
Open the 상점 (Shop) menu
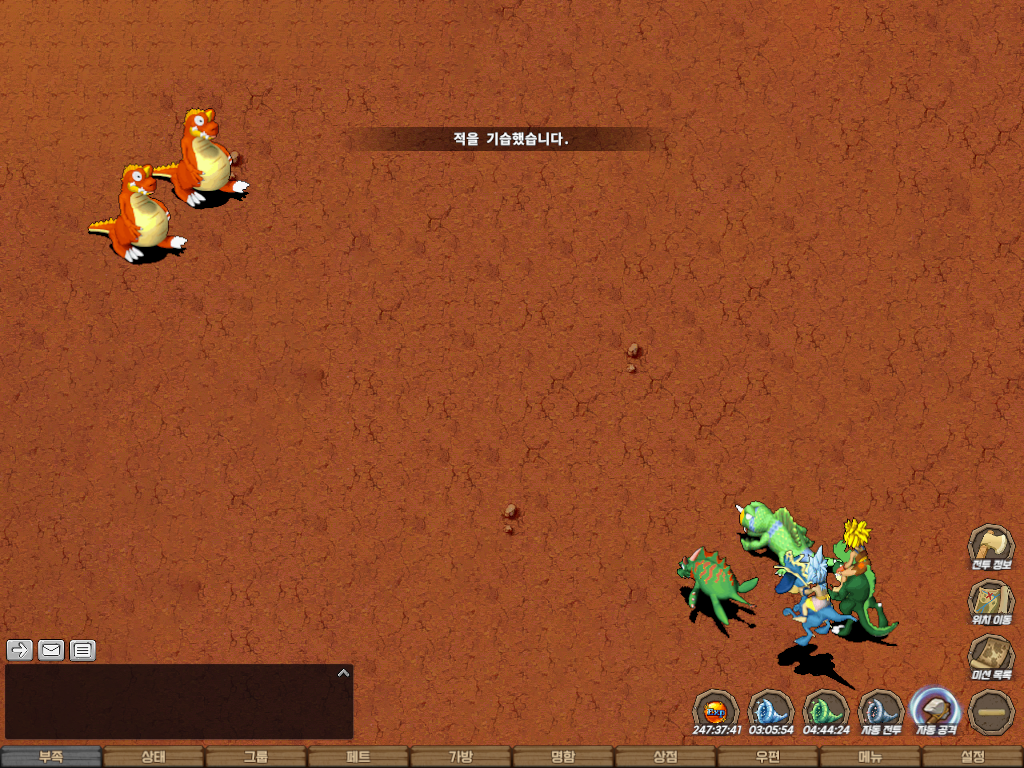665,757
